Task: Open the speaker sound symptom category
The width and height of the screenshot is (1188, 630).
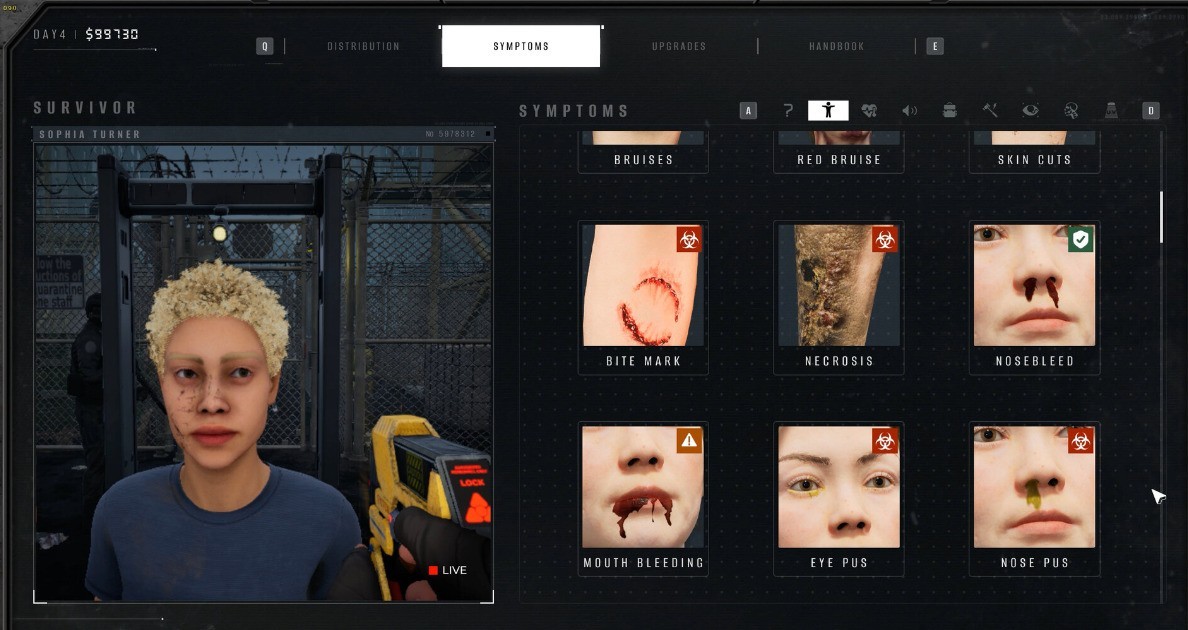Action: [909, 111]
